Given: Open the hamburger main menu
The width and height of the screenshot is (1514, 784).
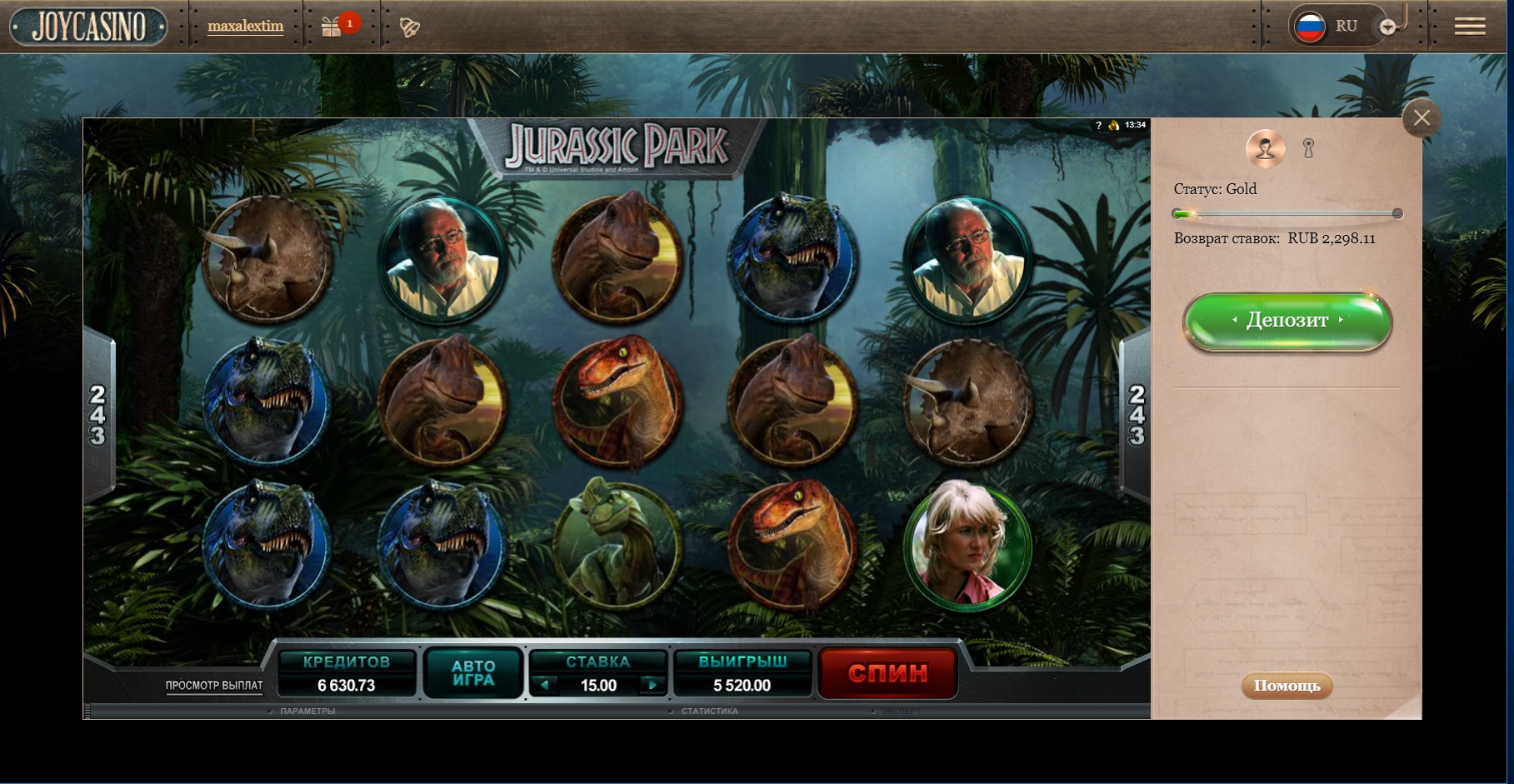Looking at the screenshot, I should coord(1470,27).
